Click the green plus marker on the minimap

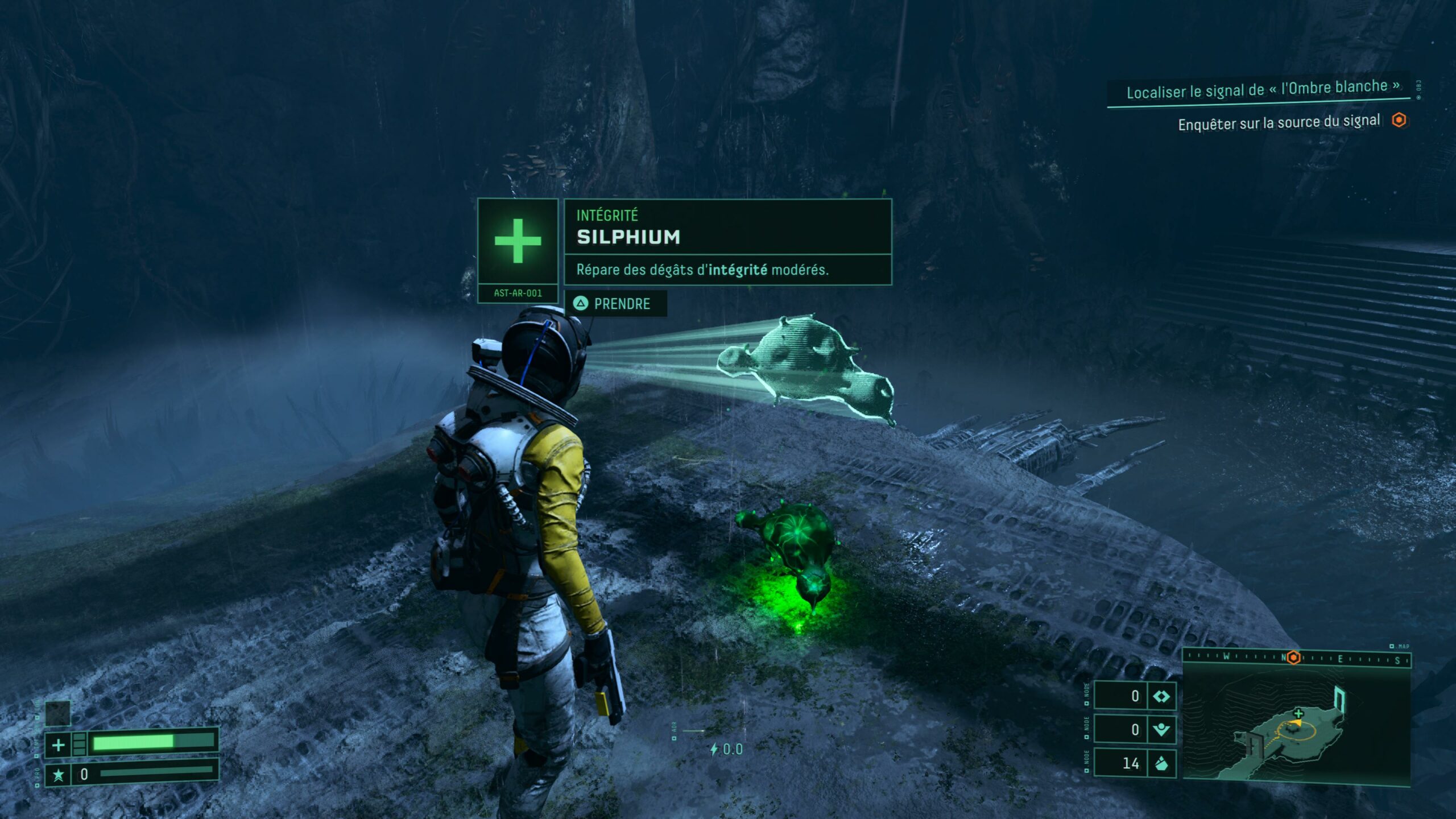(x=1298, y=713)
